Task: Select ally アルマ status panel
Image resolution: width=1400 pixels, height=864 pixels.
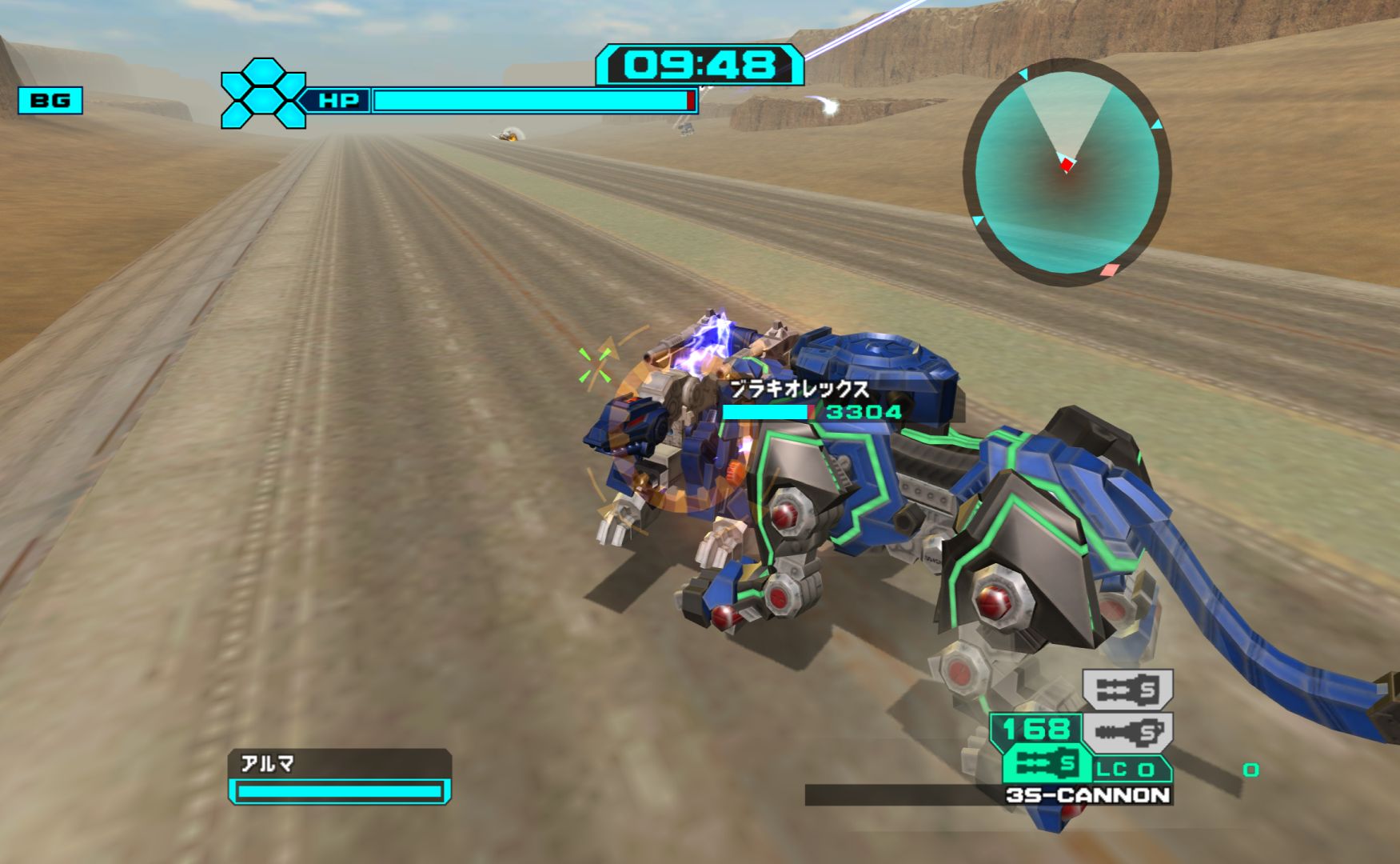Action: point(340,777)
